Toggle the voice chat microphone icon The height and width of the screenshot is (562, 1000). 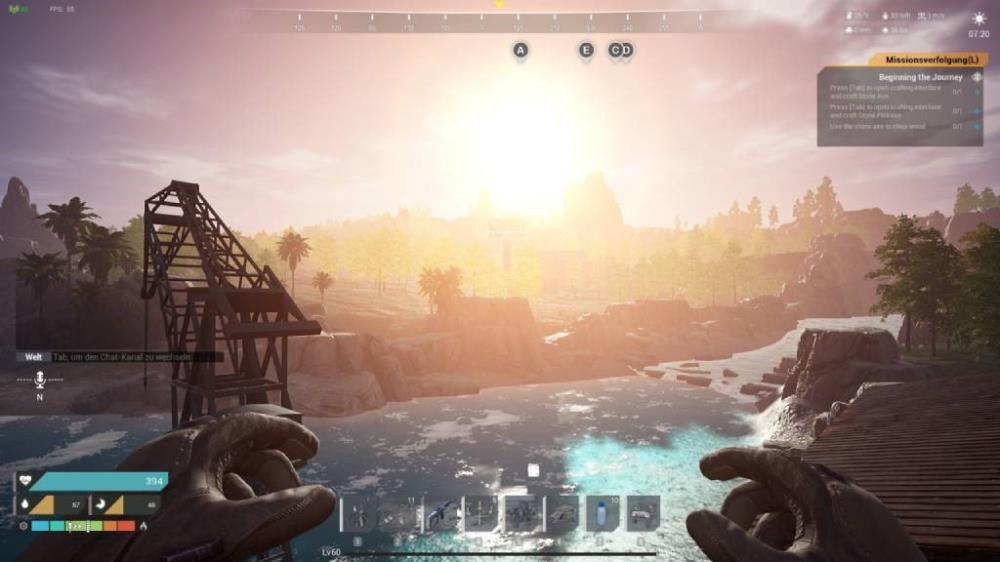40,379
